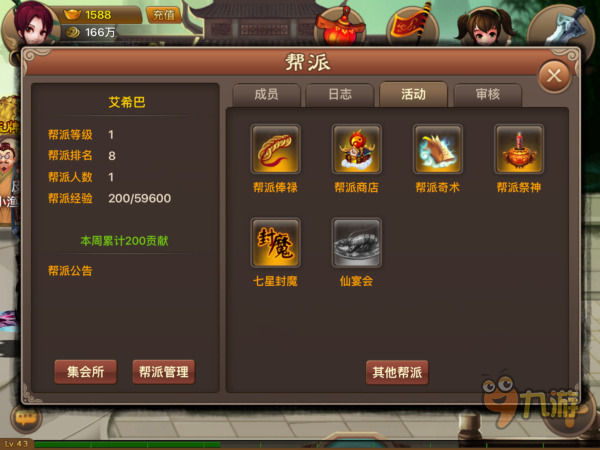Tap the 充值 recharge button
600x450 pixels.
[161, 15]
